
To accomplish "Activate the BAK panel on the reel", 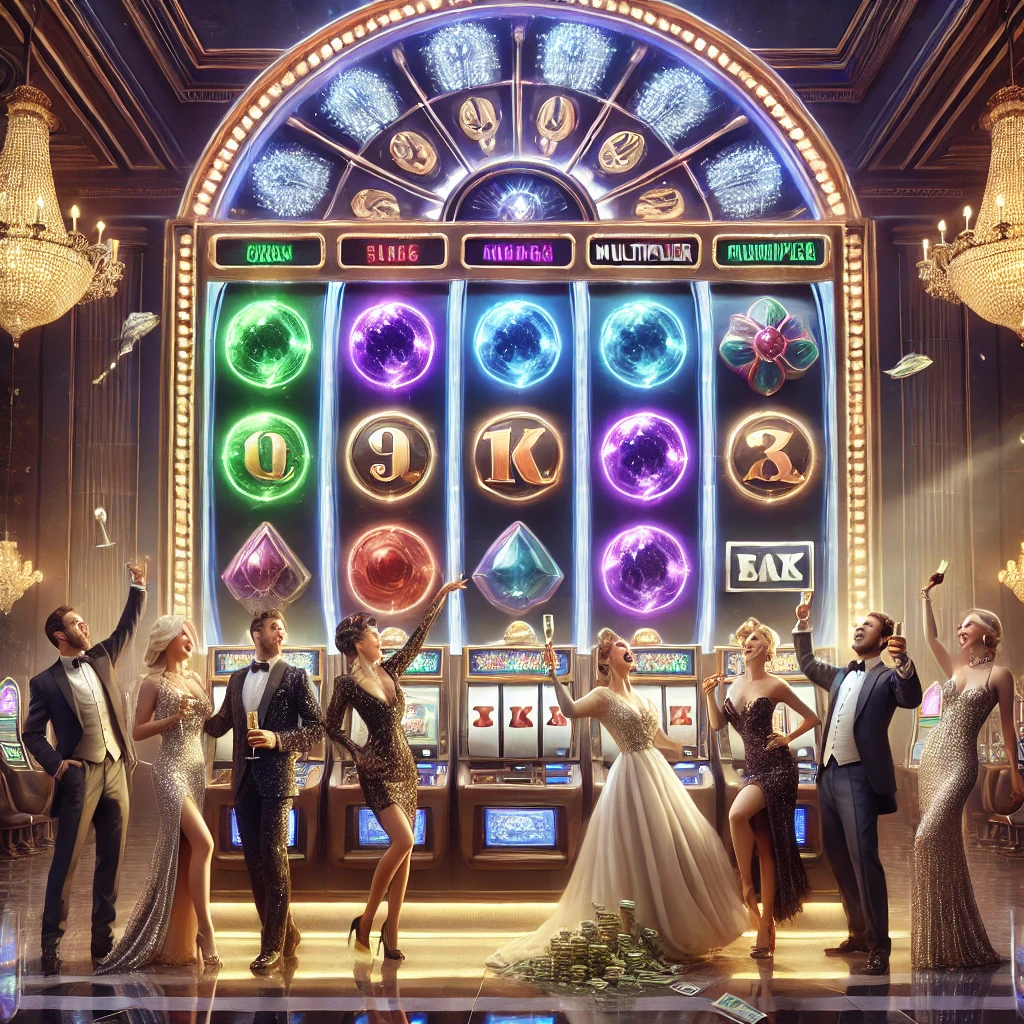I will [769, 566].
